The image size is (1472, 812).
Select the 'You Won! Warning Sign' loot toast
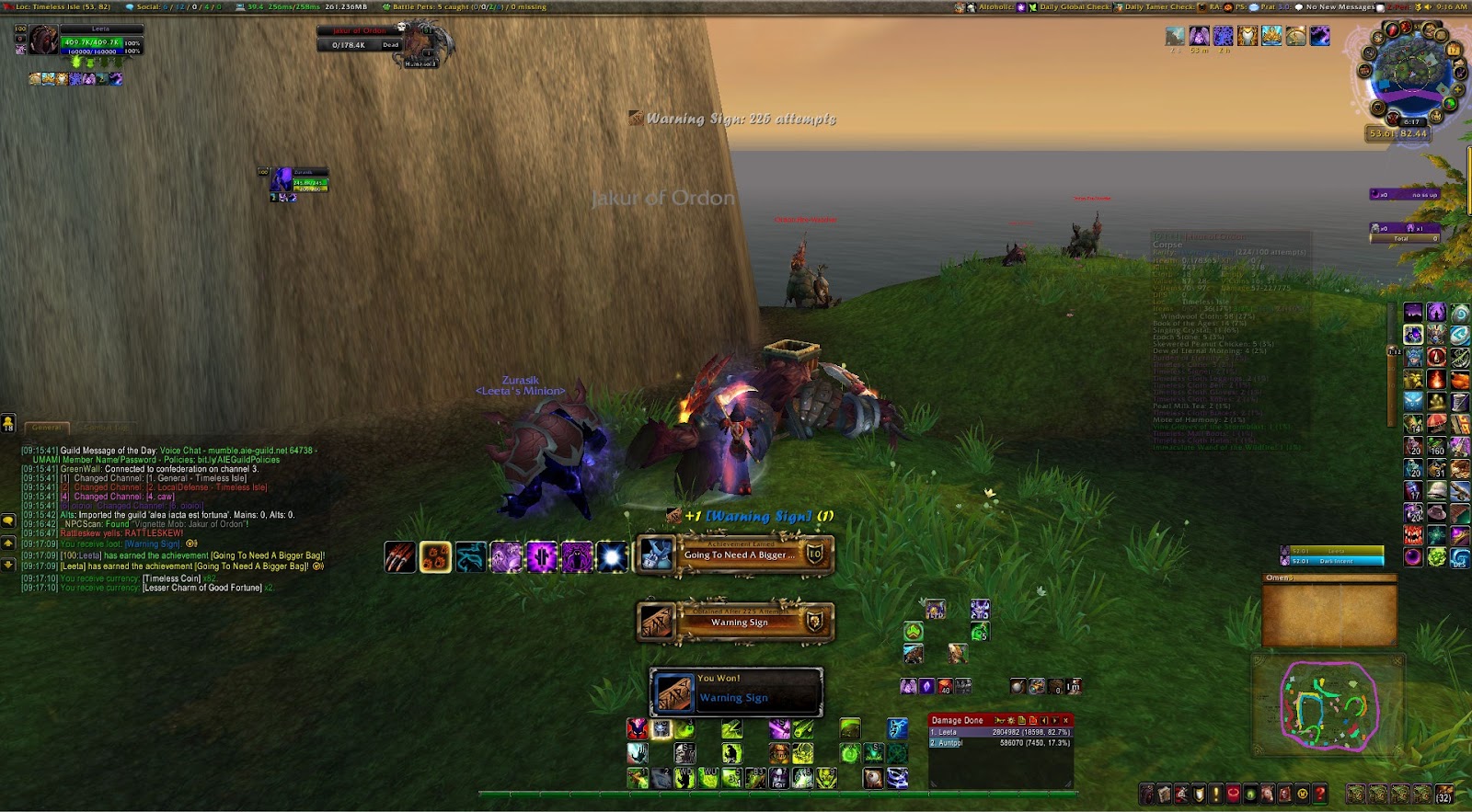coord(736,691)
